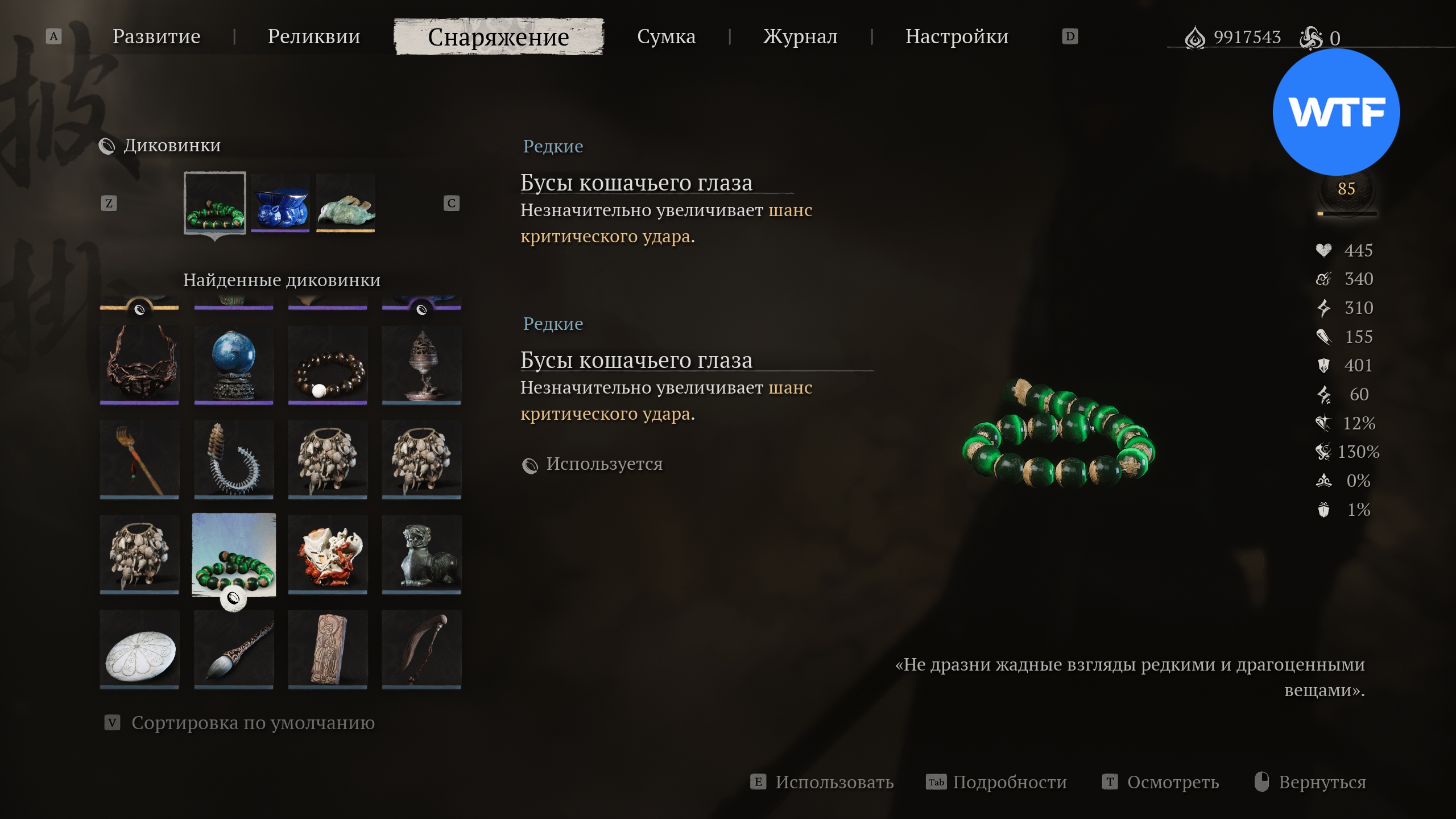Viewport: 1456px width, 819px height.
Task: Choose the woven dark basket curio
Action: click(139, 364)
